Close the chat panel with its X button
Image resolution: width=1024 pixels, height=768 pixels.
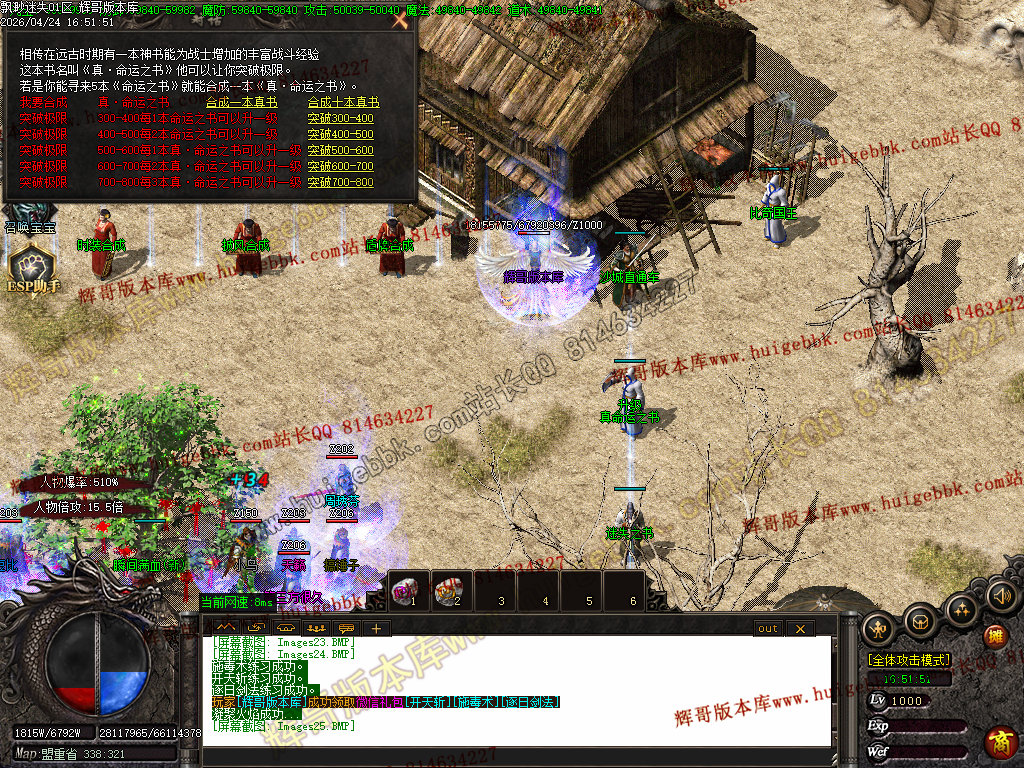(x=800, y=629)
